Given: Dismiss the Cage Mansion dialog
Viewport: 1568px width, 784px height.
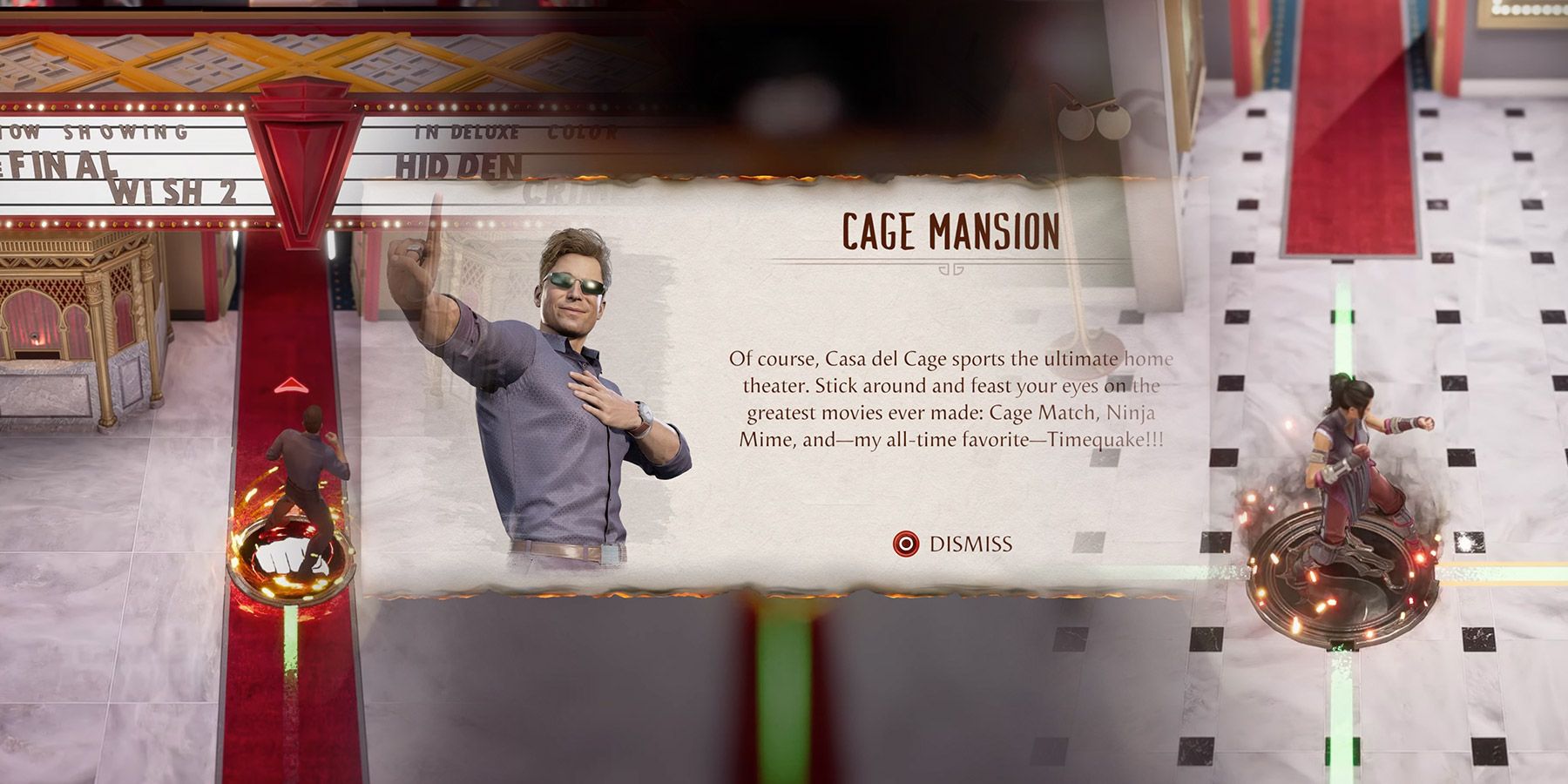Looking at the screenshot, I should coord(954,544).
